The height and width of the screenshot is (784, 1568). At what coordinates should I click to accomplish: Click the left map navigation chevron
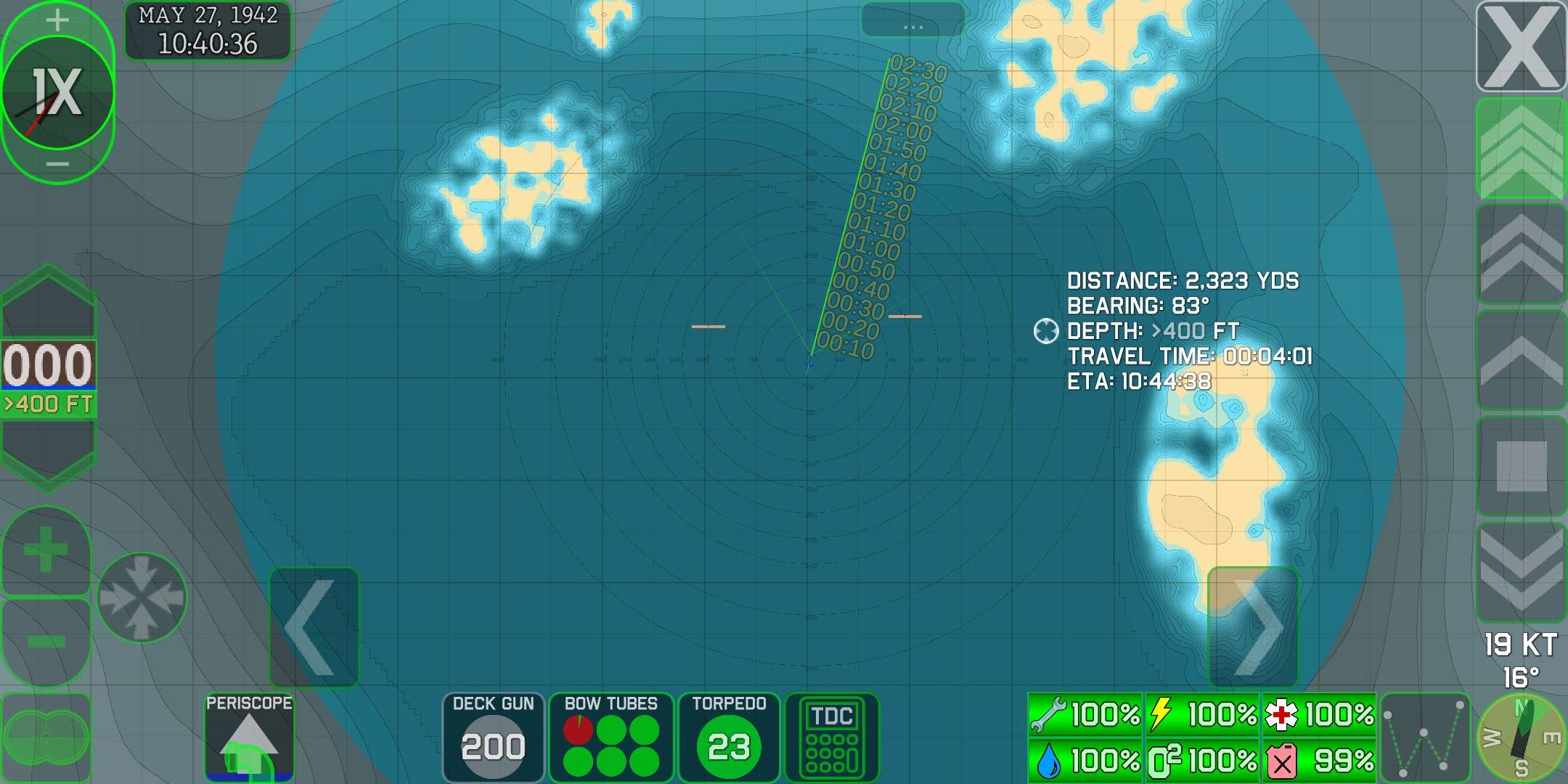[315, 626]
